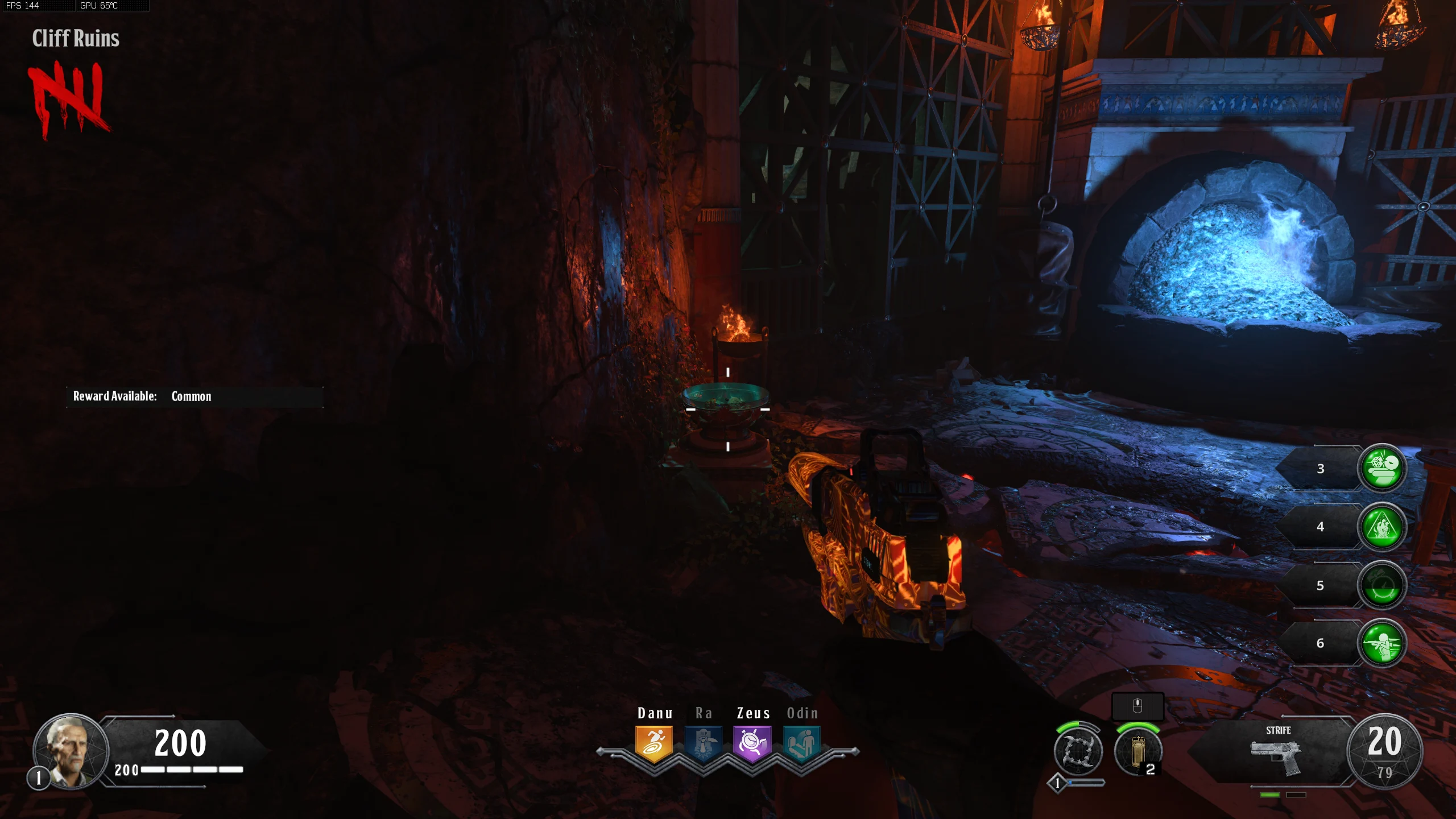
Task: Activate the chakram special weapon icon
Action: click(1078, 751)
